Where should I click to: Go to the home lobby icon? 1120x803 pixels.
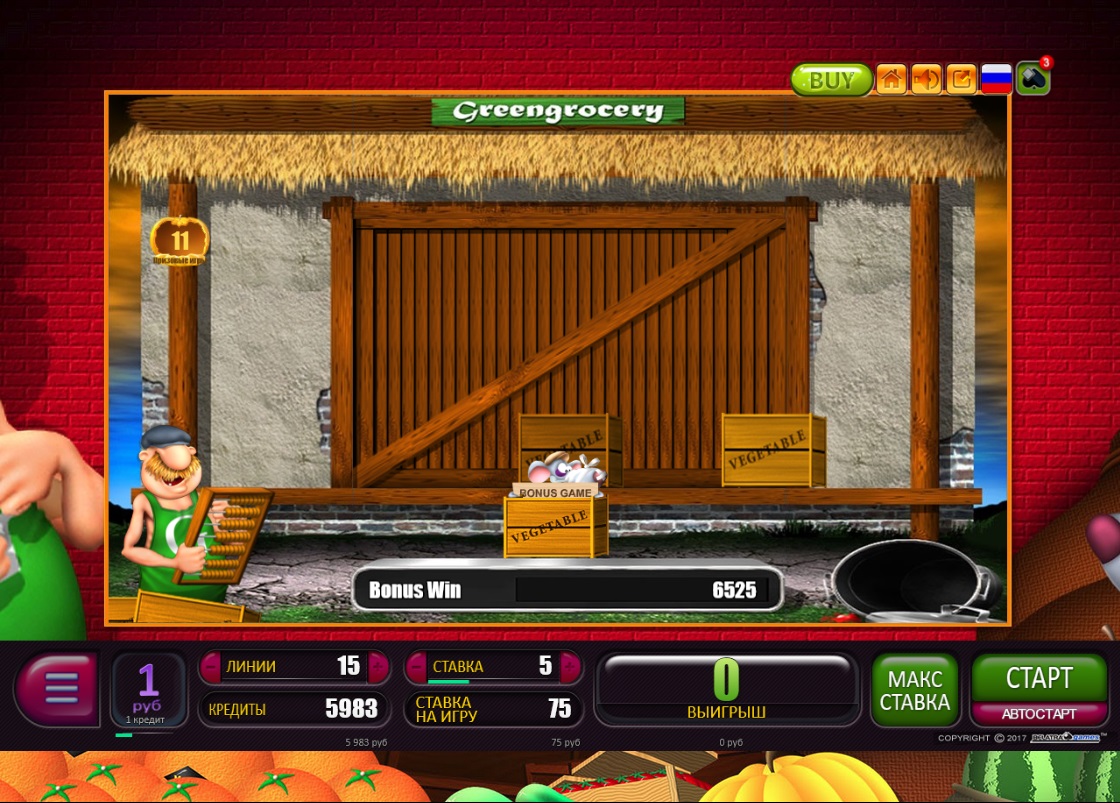pos(891,79)
